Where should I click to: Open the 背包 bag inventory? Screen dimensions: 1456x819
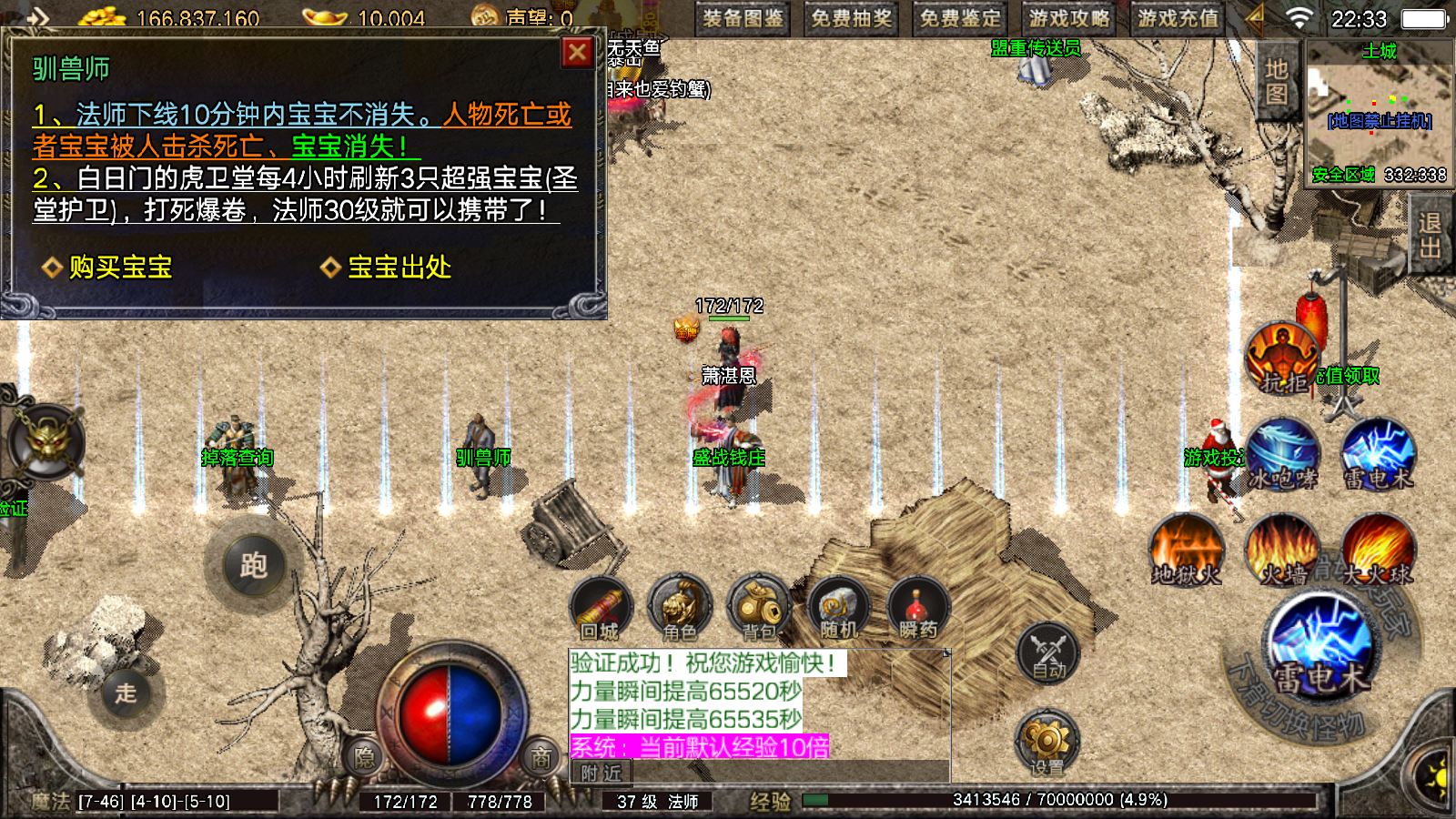point(759,608)
